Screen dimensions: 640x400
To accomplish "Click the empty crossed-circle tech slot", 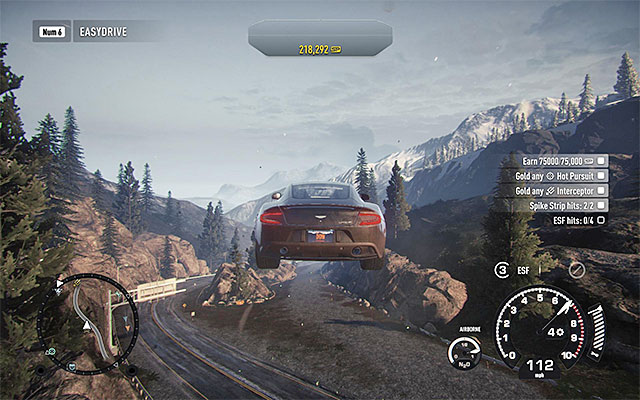I will (x=576, y=269).
